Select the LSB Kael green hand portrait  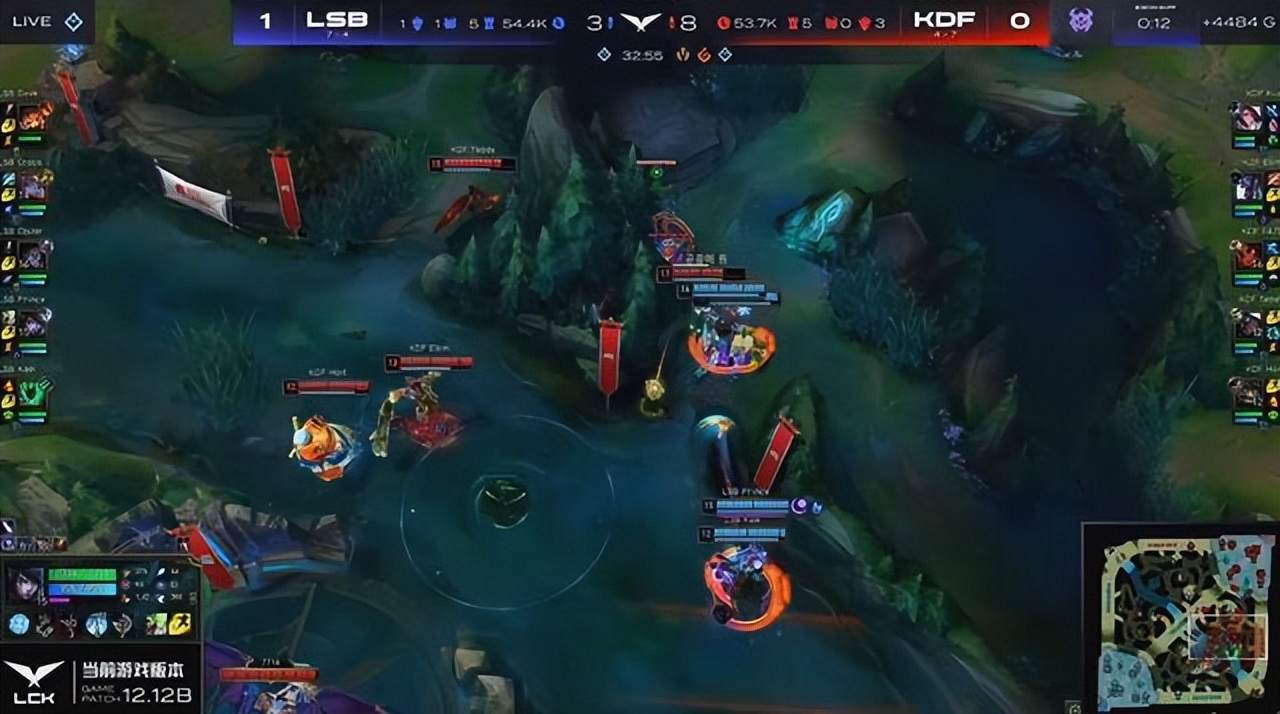34,391
